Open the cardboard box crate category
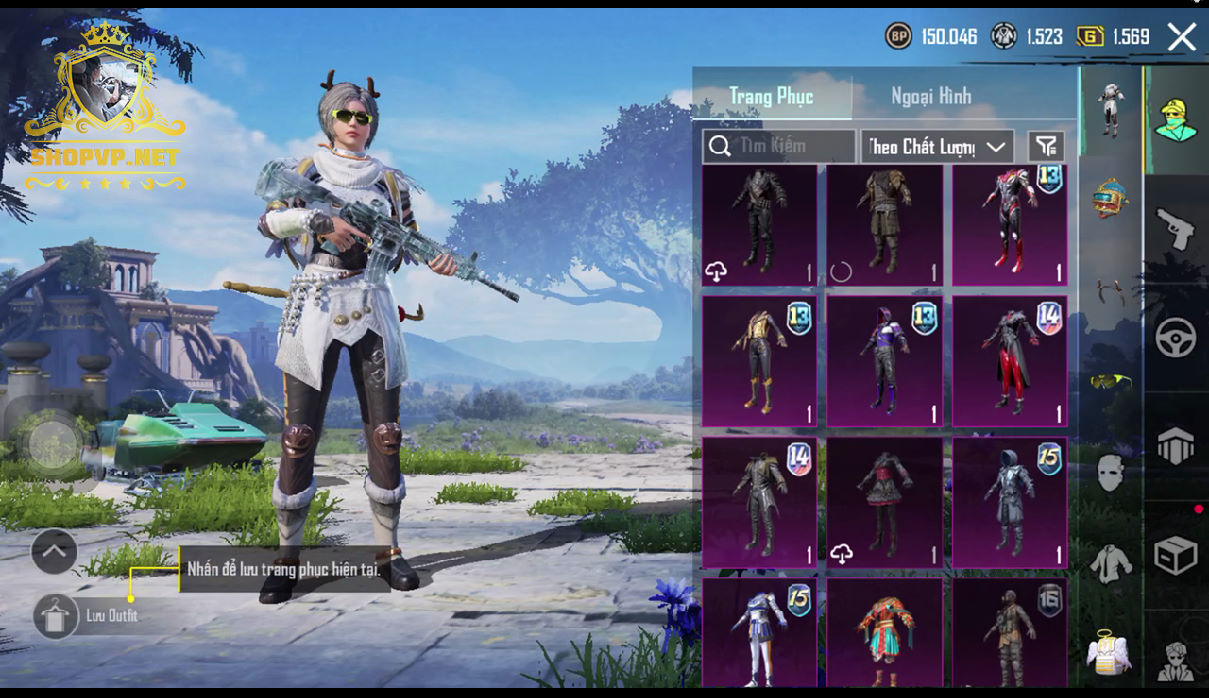The height and width of the screenshot is (698, 1209). 1176,555
